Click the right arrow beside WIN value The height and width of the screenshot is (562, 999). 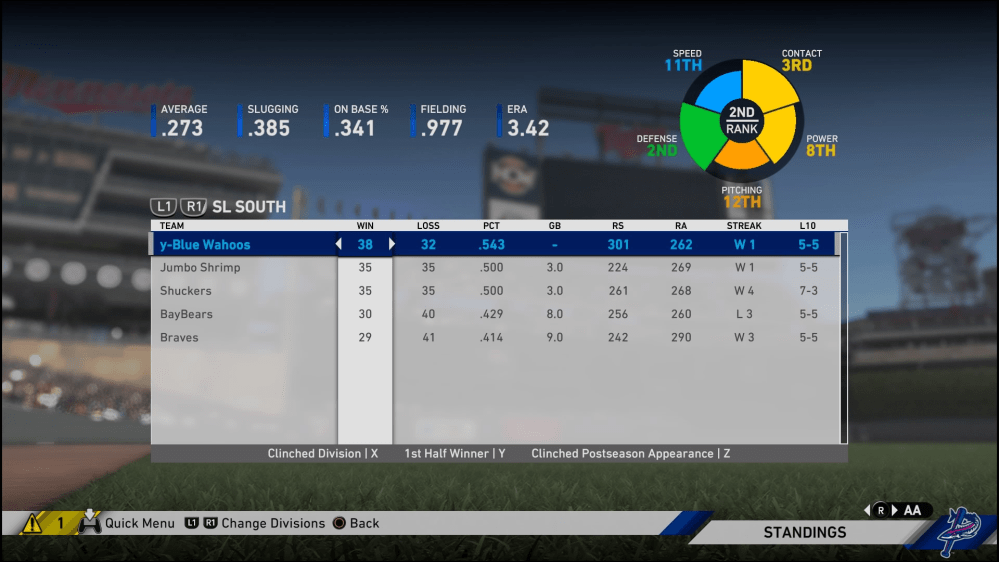[x=392, y=245]
